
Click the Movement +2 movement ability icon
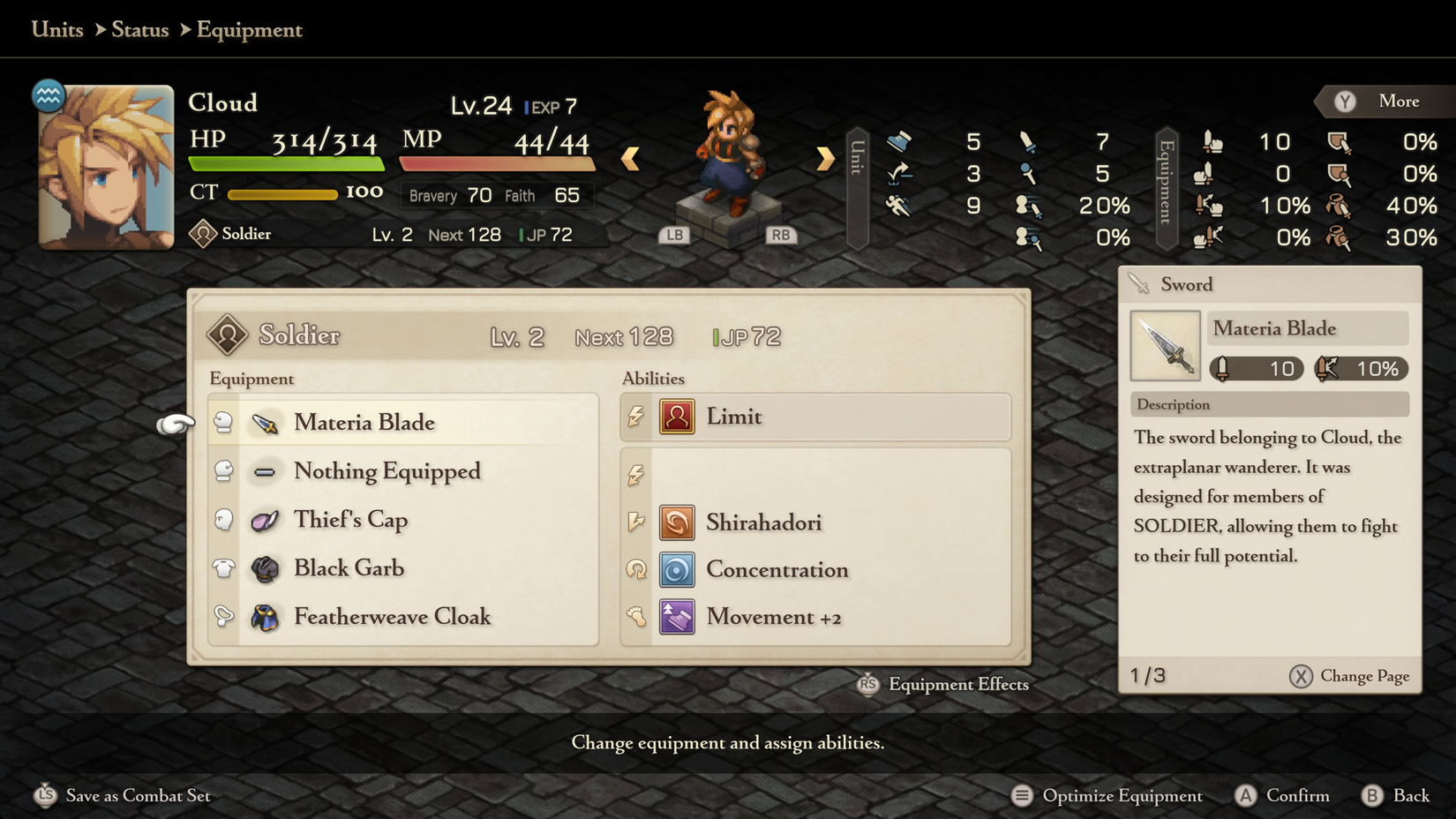pyautogui.click(x=677, y=617)
